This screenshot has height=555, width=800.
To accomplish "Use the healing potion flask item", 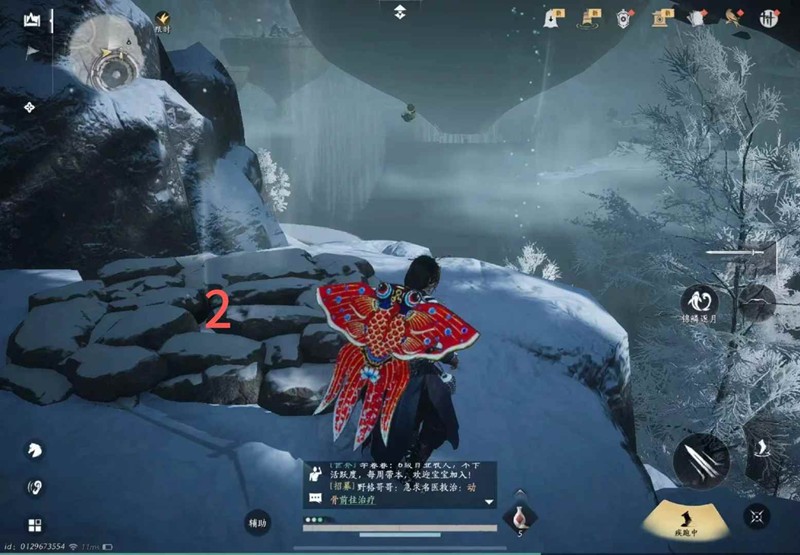I will coord(519,517).
